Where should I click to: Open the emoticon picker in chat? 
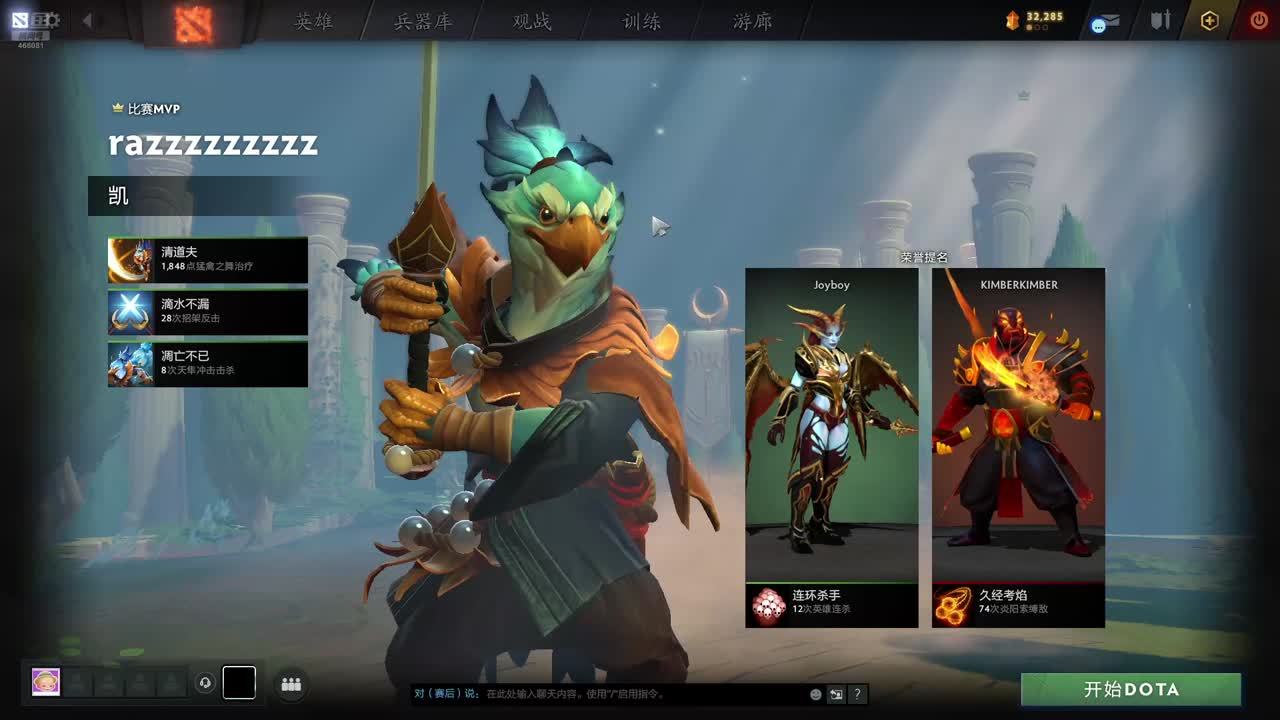click(816, 694)
